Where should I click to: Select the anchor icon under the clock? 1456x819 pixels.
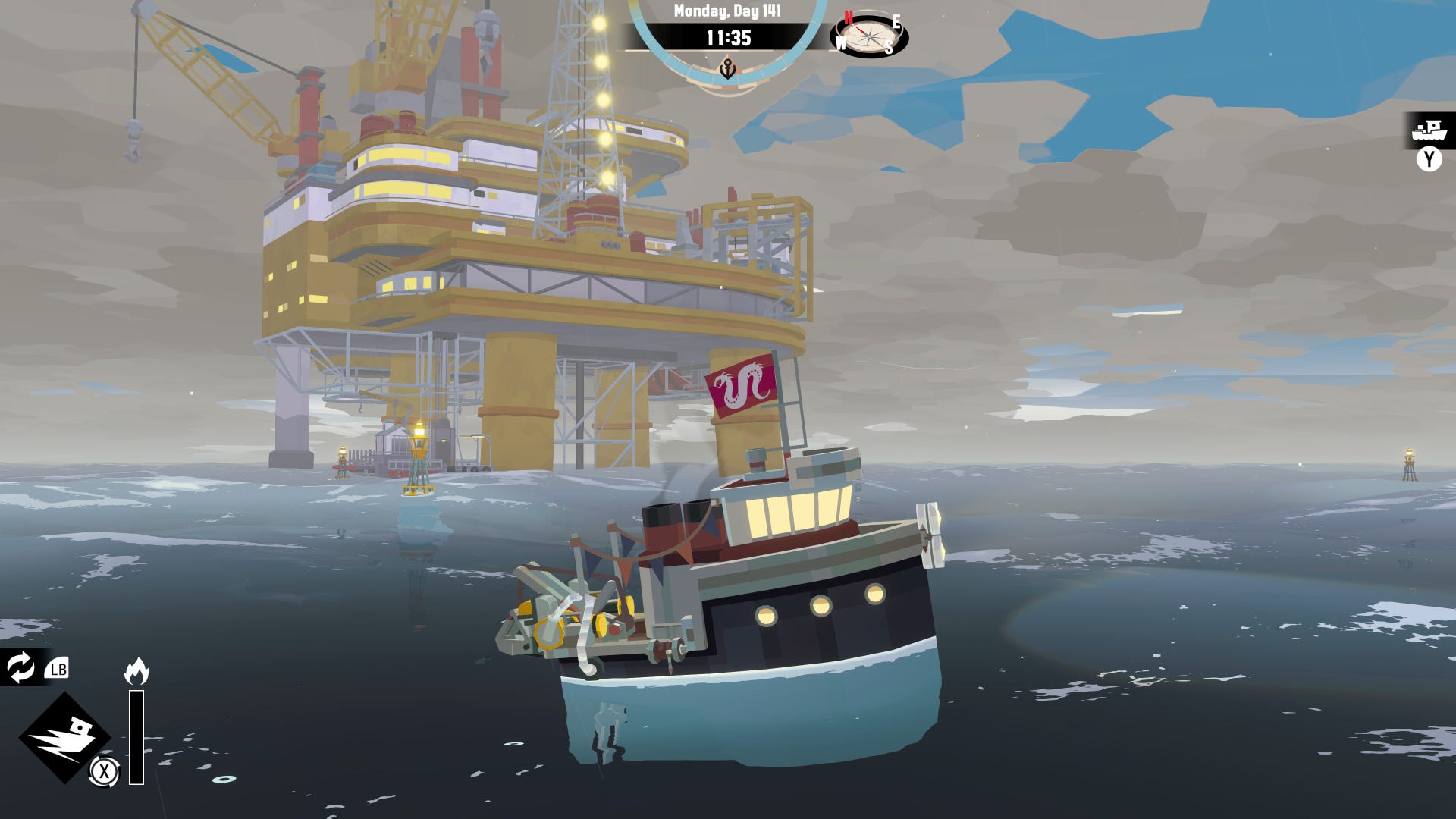pos(727,70)
